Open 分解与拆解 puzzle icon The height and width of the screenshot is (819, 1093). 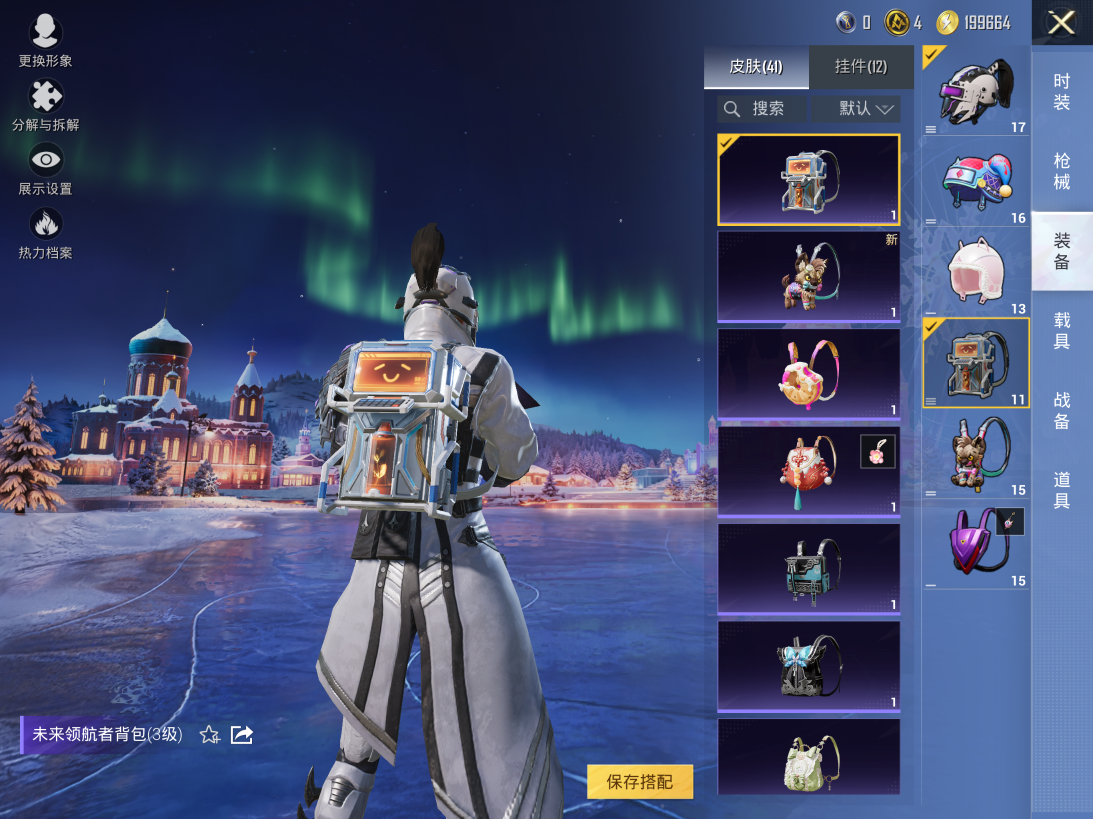pyautogui.click(x=45, y=106)
